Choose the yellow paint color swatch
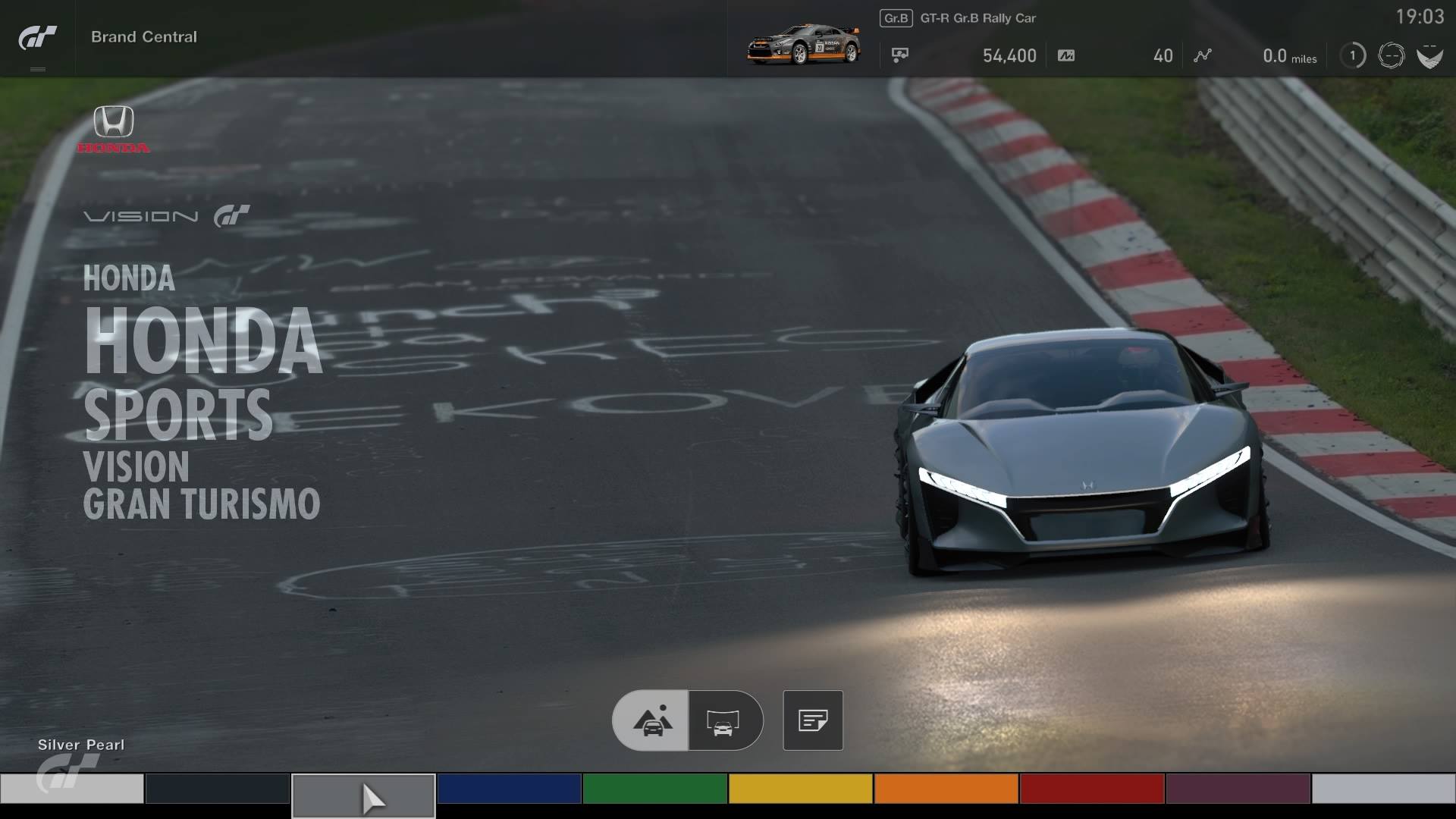Viewport: 1456px width, 819px height. click(800, 789)
